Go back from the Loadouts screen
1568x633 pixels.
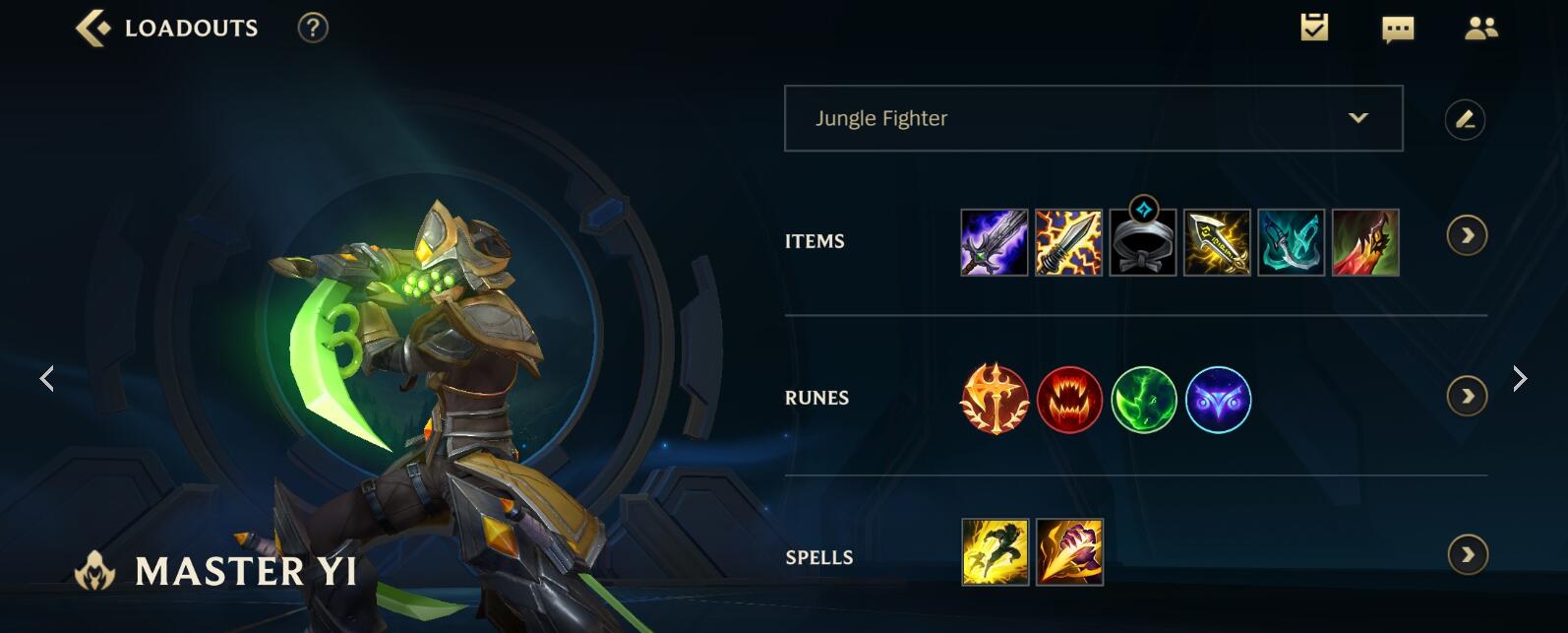coord(92,28)
